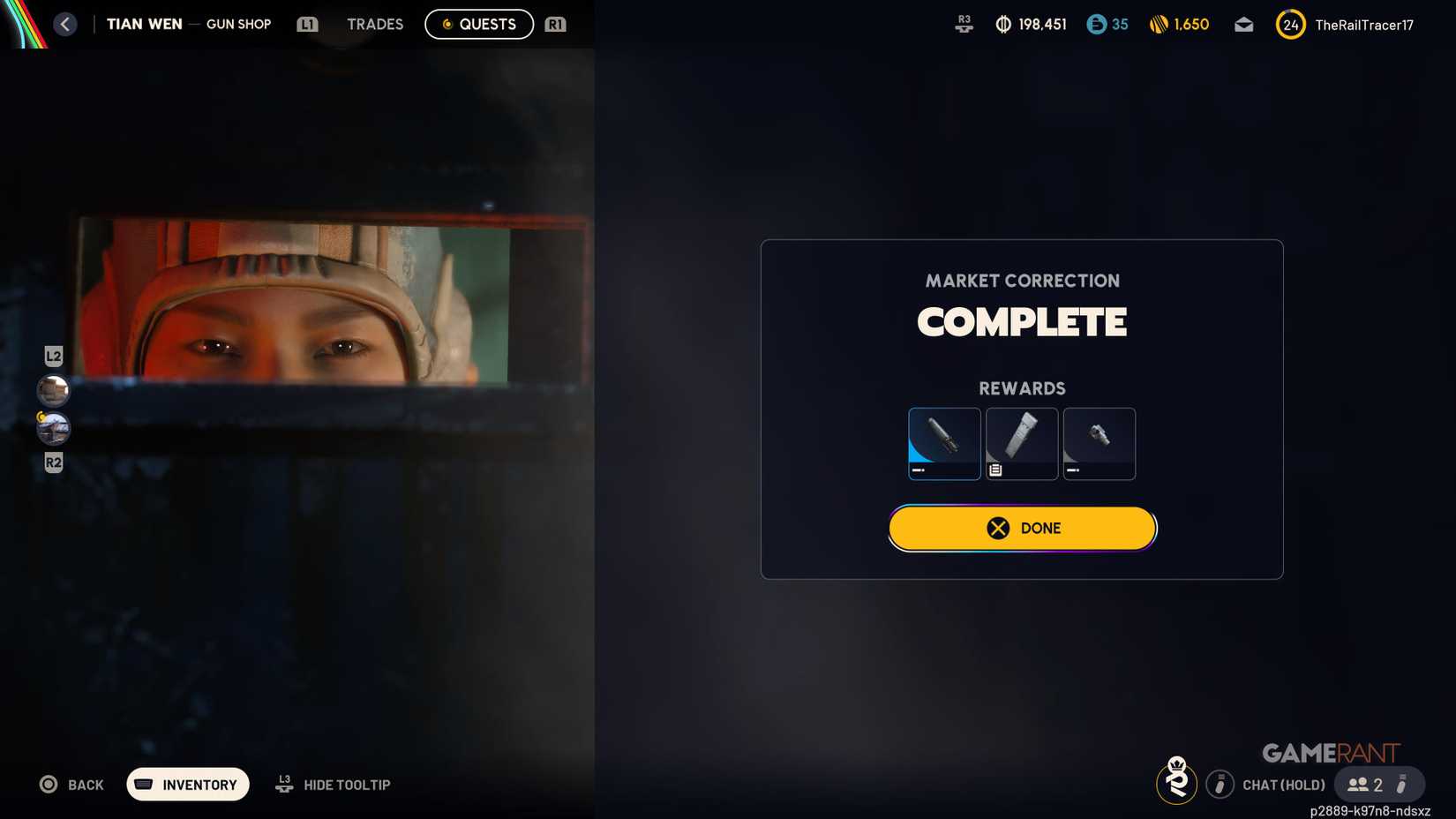This screenshot has width=1456, height=819.
Task: Switch to the Trades tab
Action: pyautogui.click(x=374, y=24)
